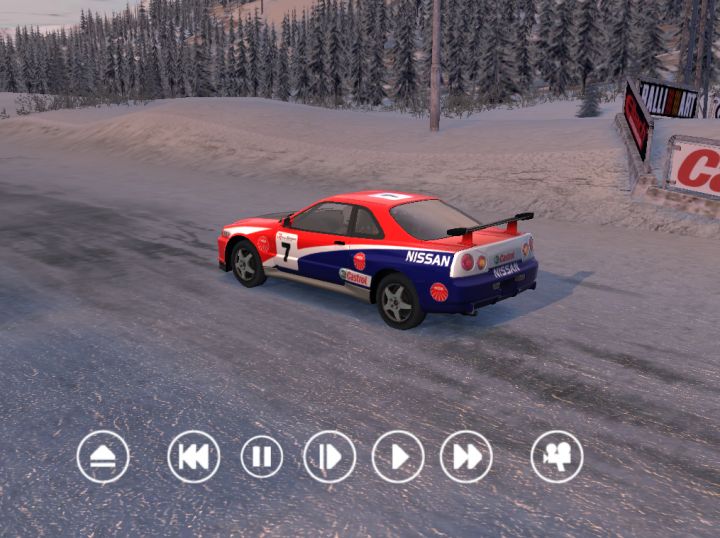Fast forward the replay
720x538 pixels.
(466, 457)
